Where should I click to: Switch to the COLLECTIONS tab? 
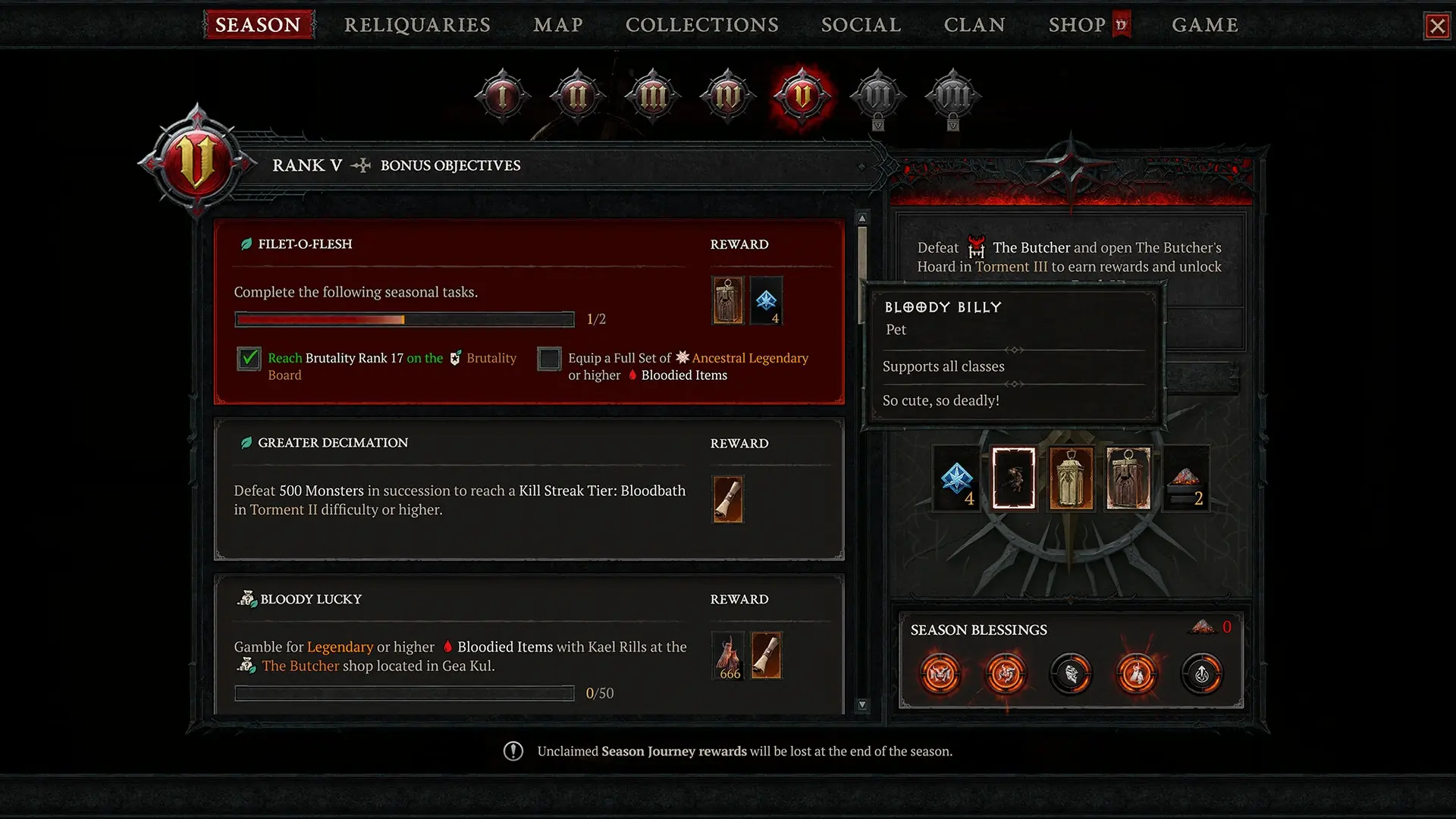[x=701, y=24]
